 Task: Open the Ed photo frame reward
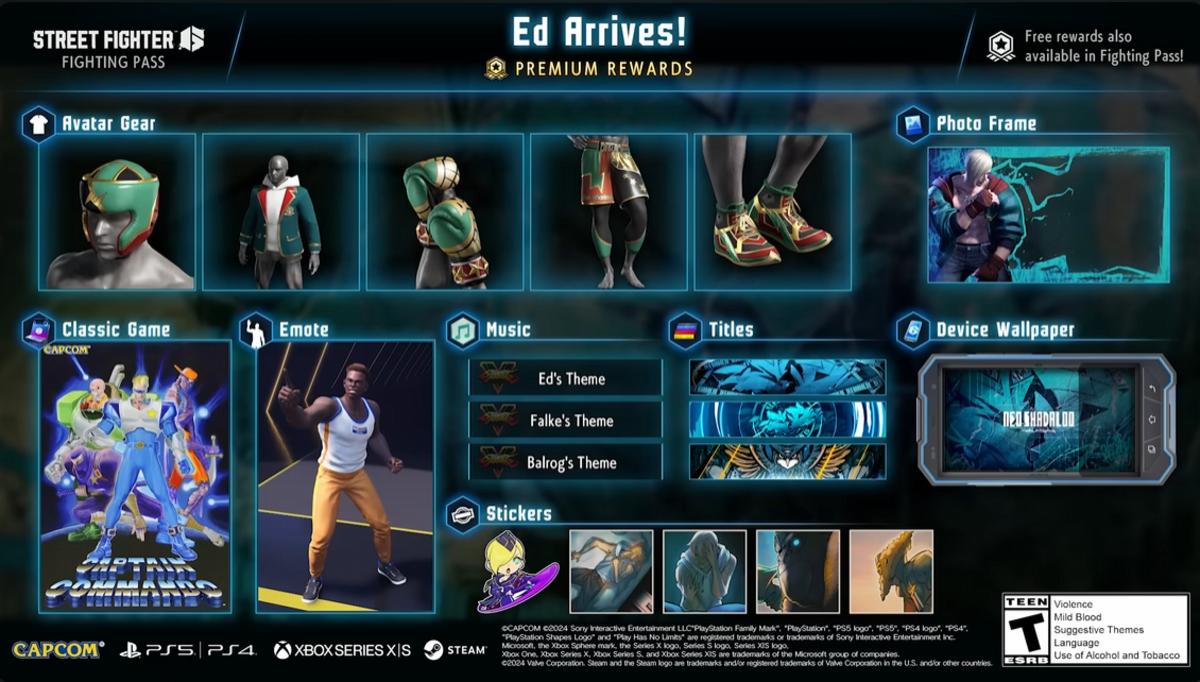coord(1048,215)
